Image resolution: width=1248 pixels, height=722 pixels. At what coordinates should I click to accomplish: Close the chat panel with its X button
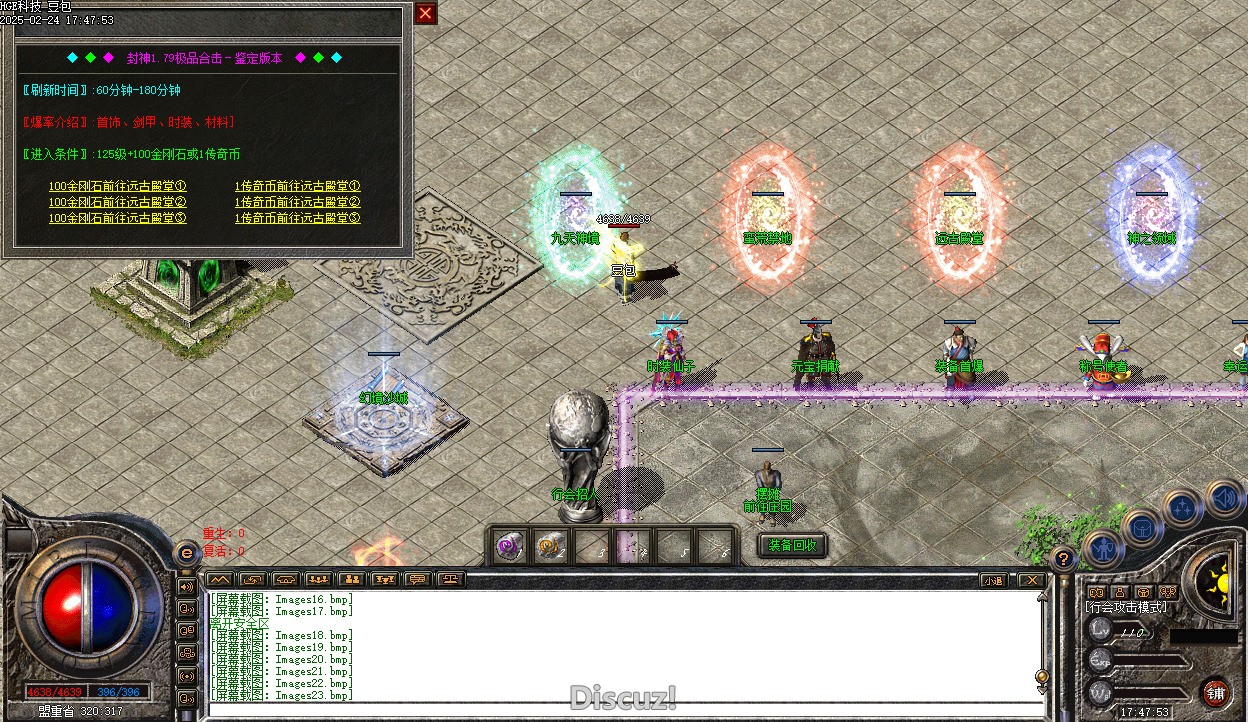(1030, 580)
